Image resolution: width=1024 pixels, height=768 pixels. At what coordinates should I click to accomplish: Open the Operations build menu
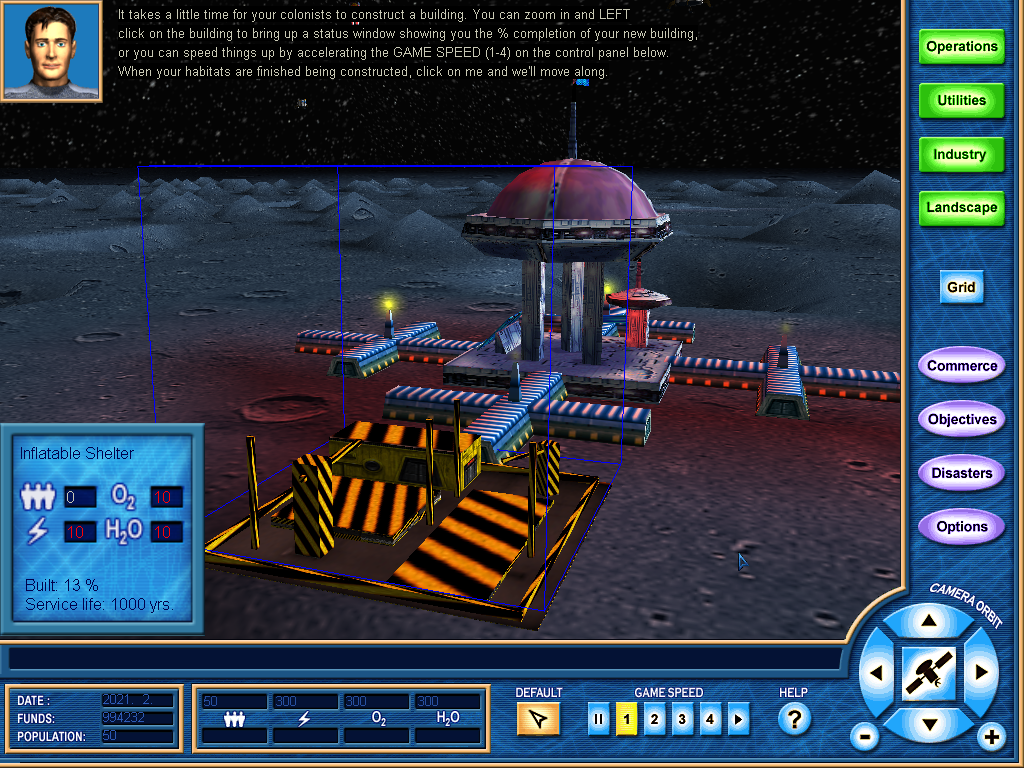(x=961, y=47)
